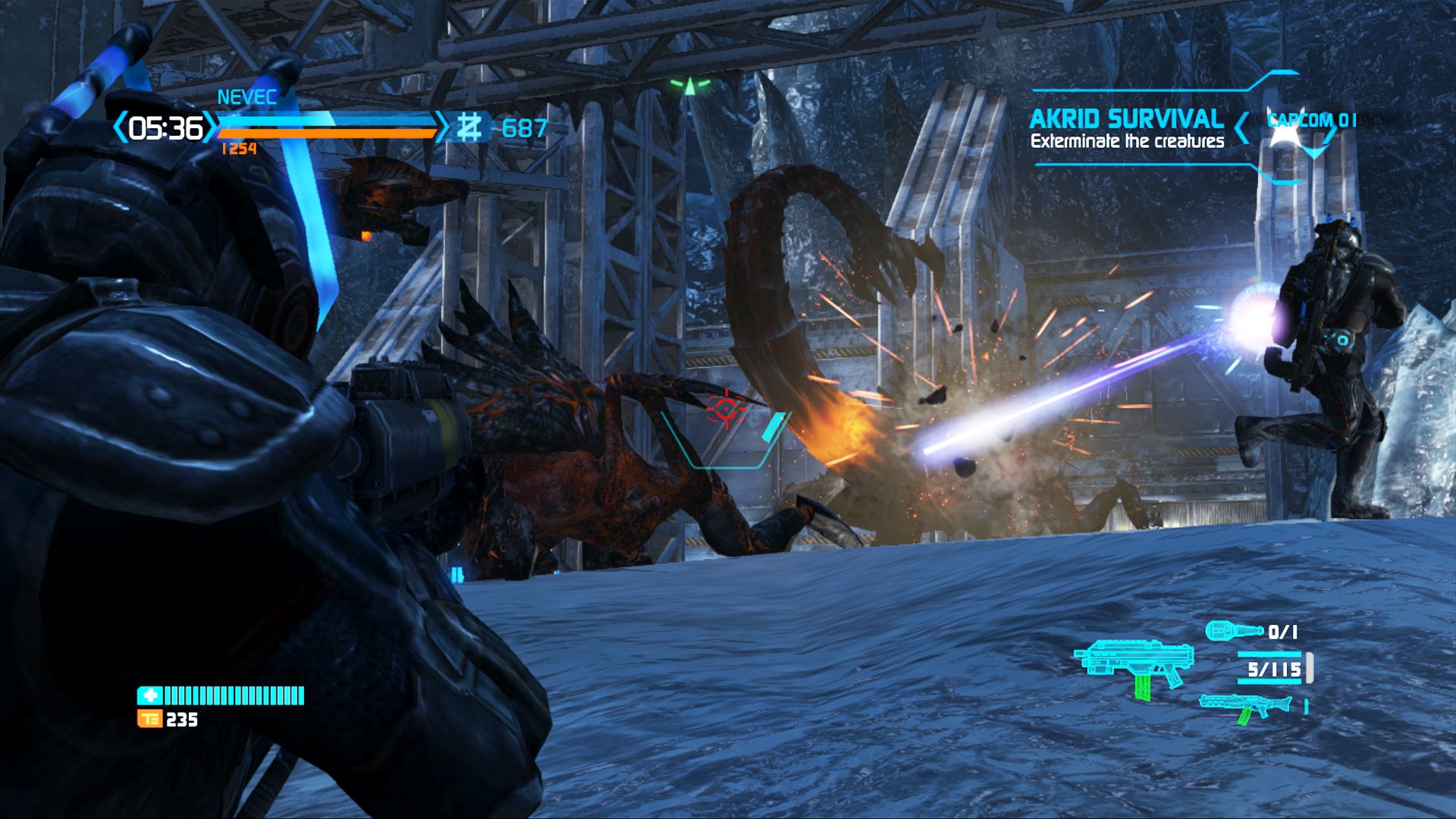Toggle the NEVEC health bar display
Image resolution: width=1456 pixels, height=819 pixels.
pyautogui.click(x=326, y=120)
